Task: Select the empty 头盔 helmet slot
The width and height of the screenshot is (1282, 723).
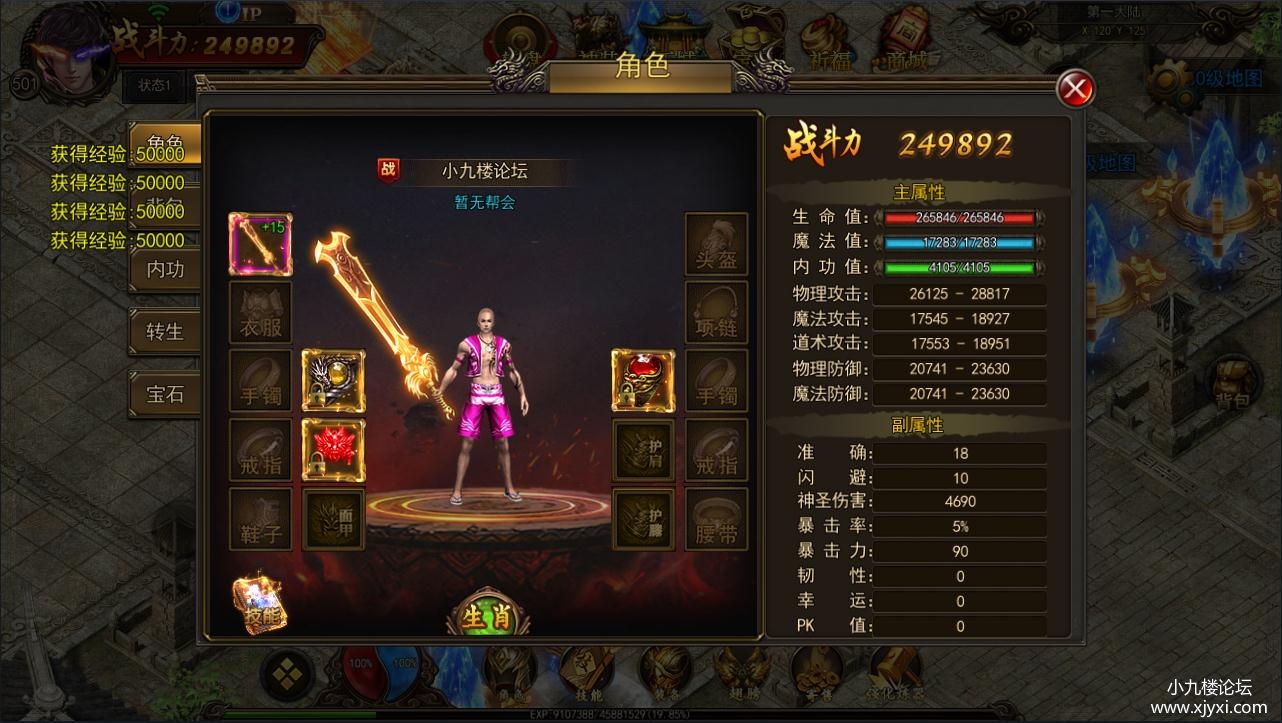Action: (x=716, y=245)
